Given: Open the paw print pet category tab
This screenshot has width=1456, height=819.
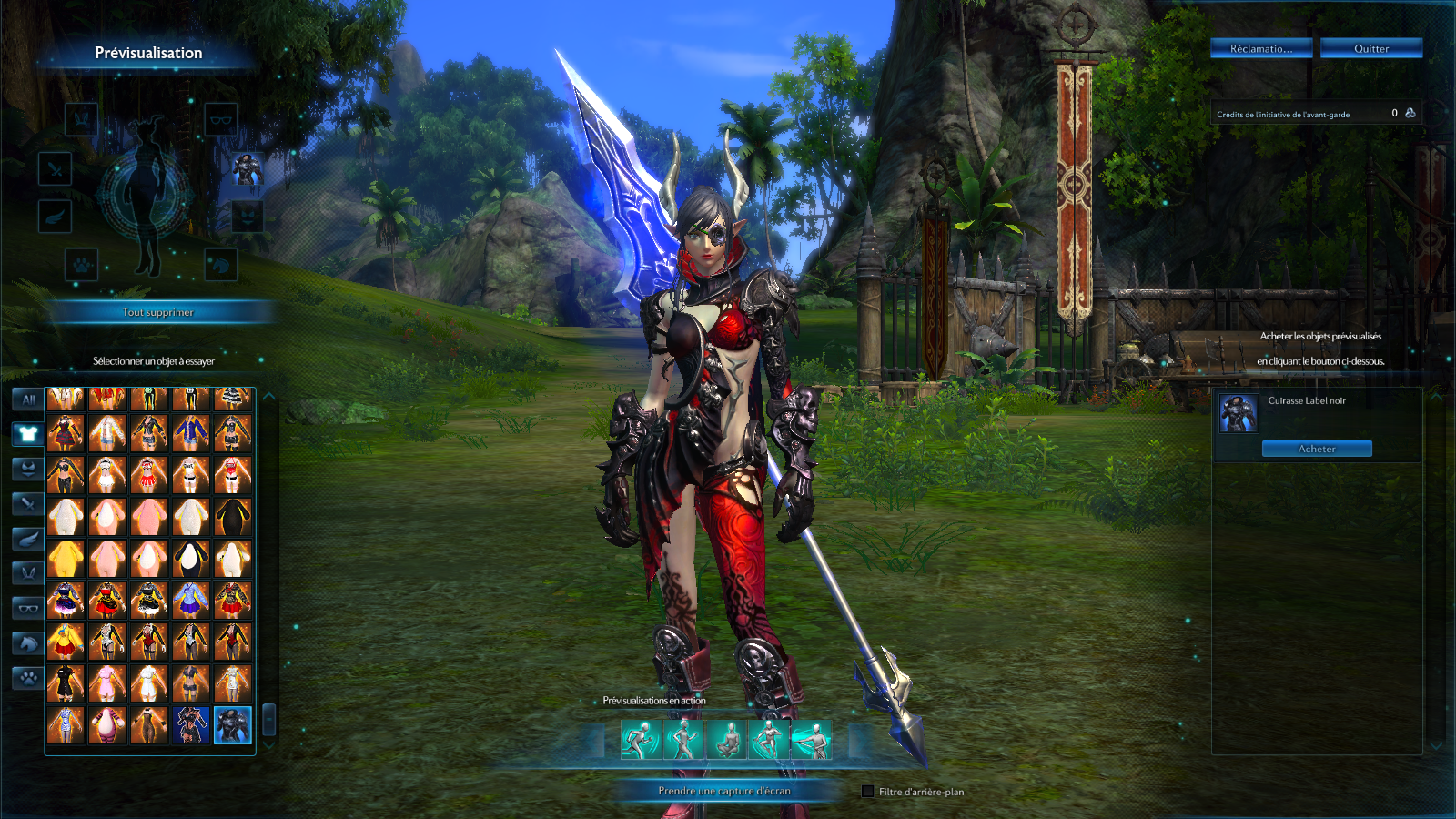Looking at the screenshot, I should click(x=28, y=678).
